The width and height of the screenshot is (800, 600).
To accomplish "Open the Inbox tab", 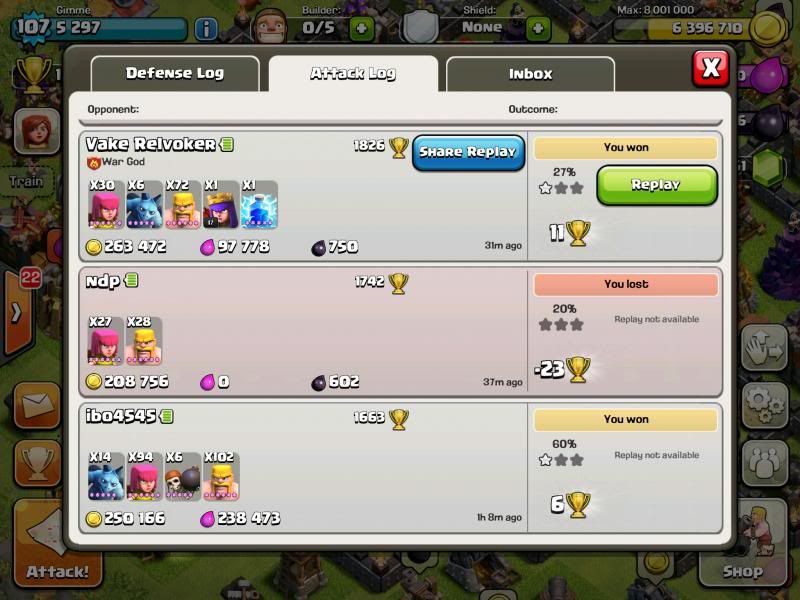I will (530, 74).
